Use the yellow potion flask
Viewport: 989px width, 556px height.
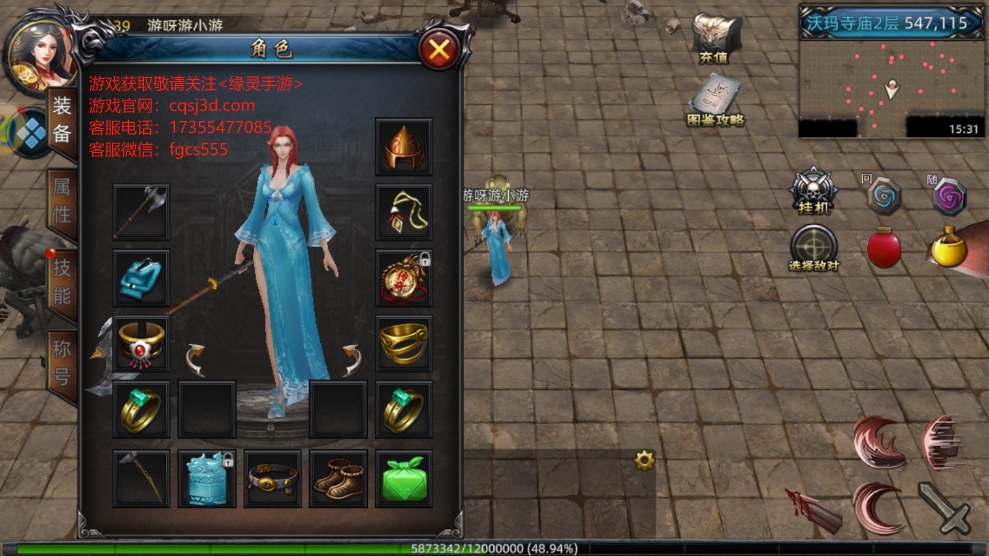(948, 246)
